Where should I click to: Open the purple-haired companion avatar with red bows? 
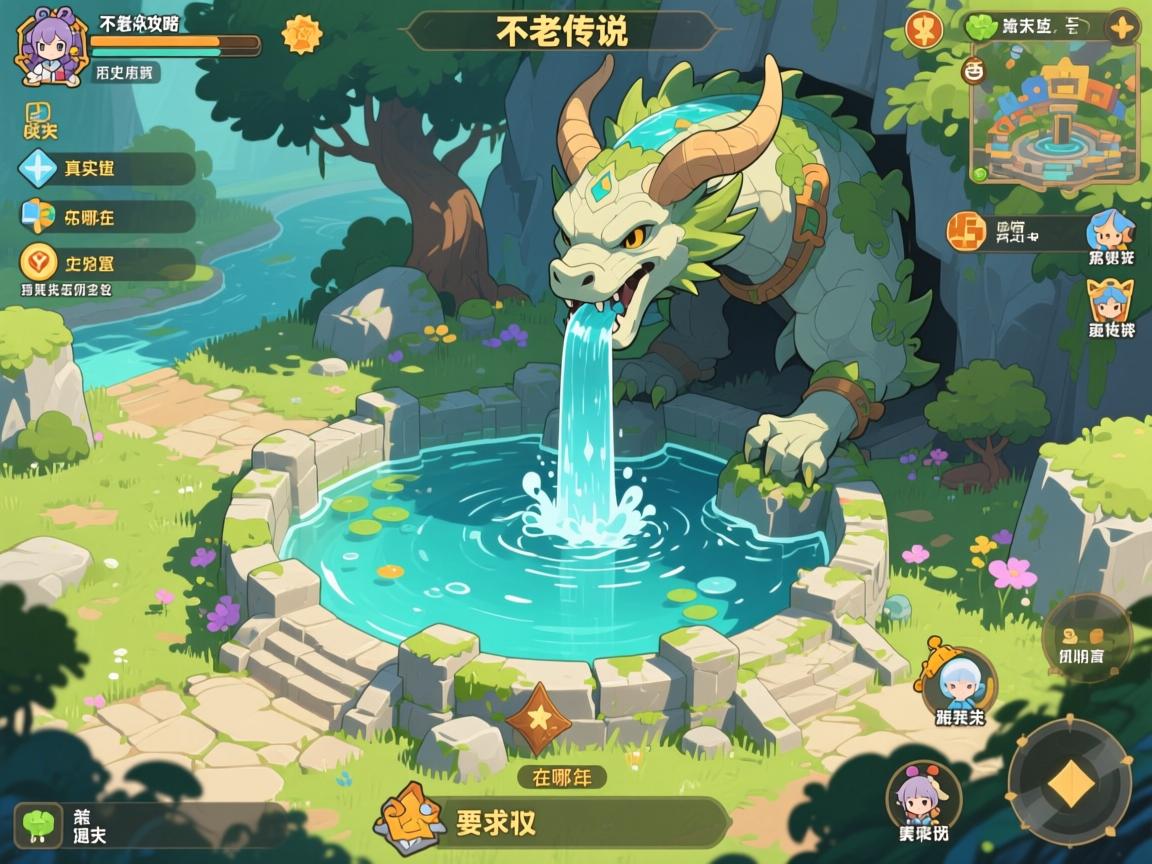pos(924,799)
